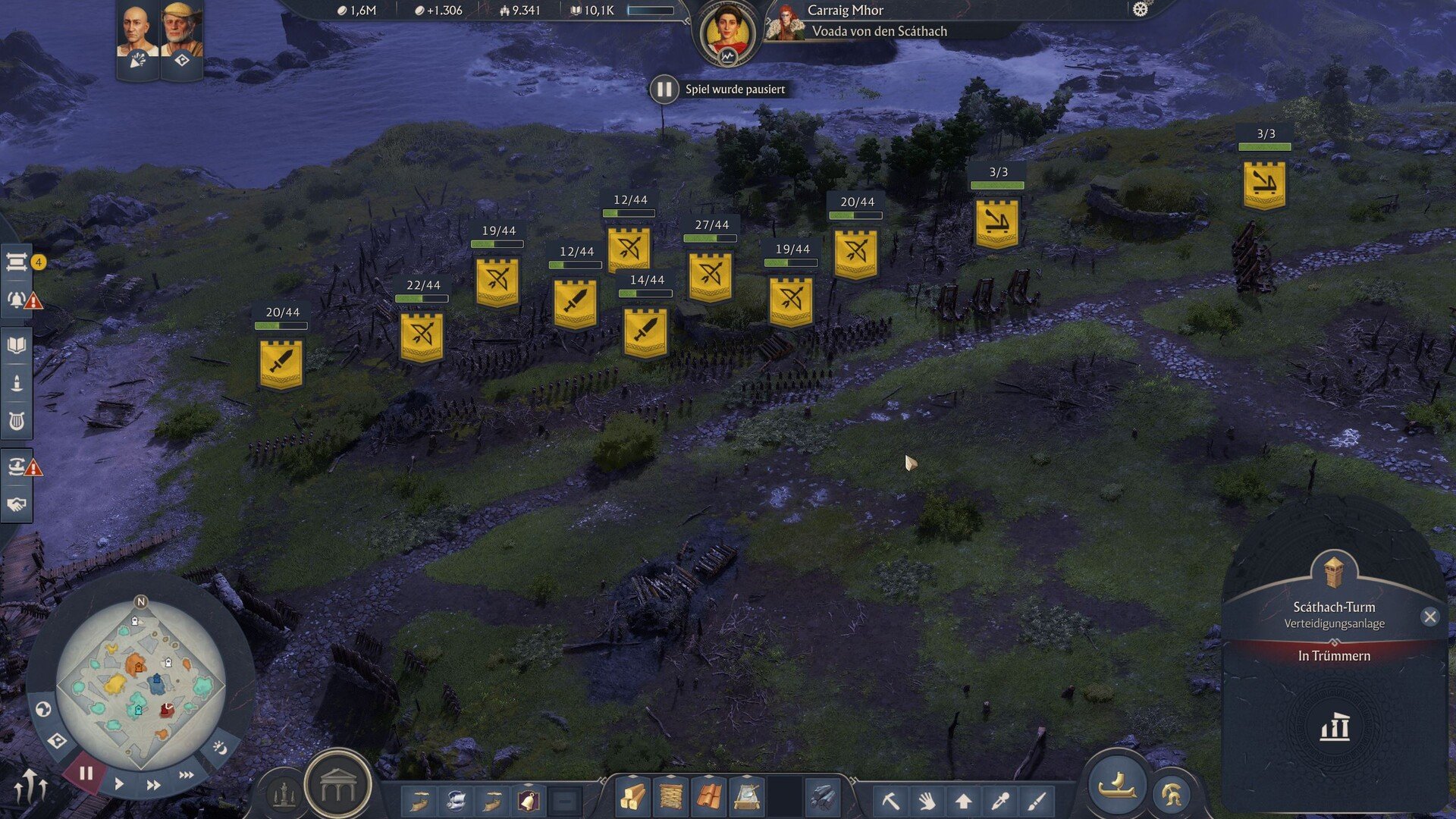
Task: Click the pause button beside the minimap
Action: tap(86, 773)
